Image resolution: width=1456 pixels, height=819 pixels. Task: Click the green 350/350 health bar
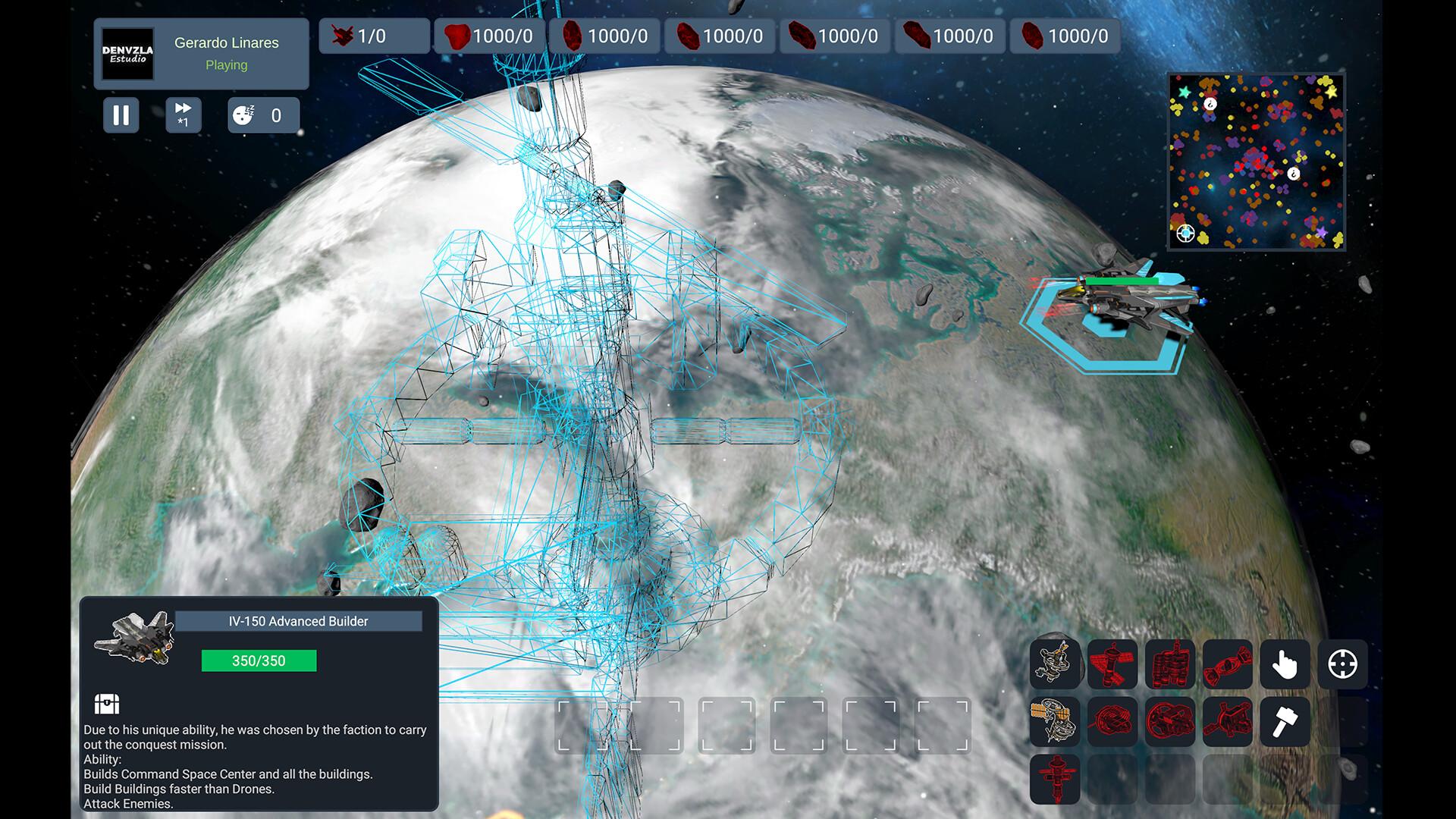(x=258, y=661)
